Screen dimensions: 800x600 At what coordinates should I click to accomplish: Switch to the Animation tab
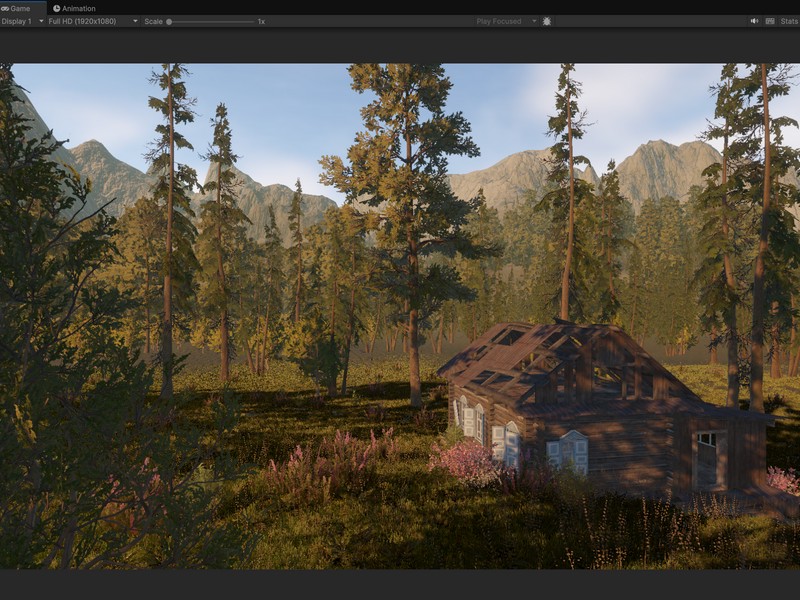click(x=75, y=8)
